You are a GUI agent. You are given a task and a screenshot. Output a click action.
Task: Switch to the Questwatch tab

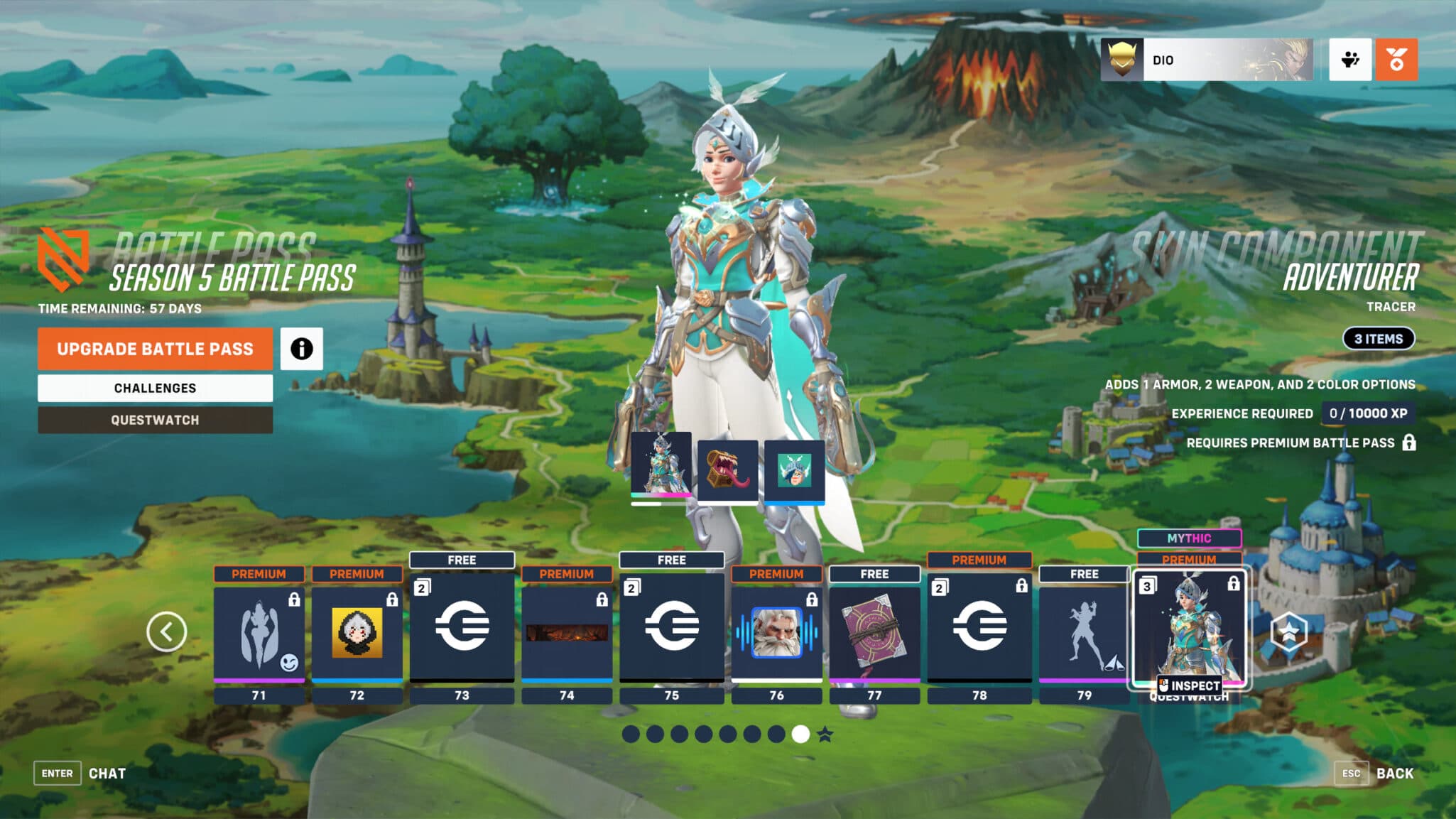click(155, 420)
